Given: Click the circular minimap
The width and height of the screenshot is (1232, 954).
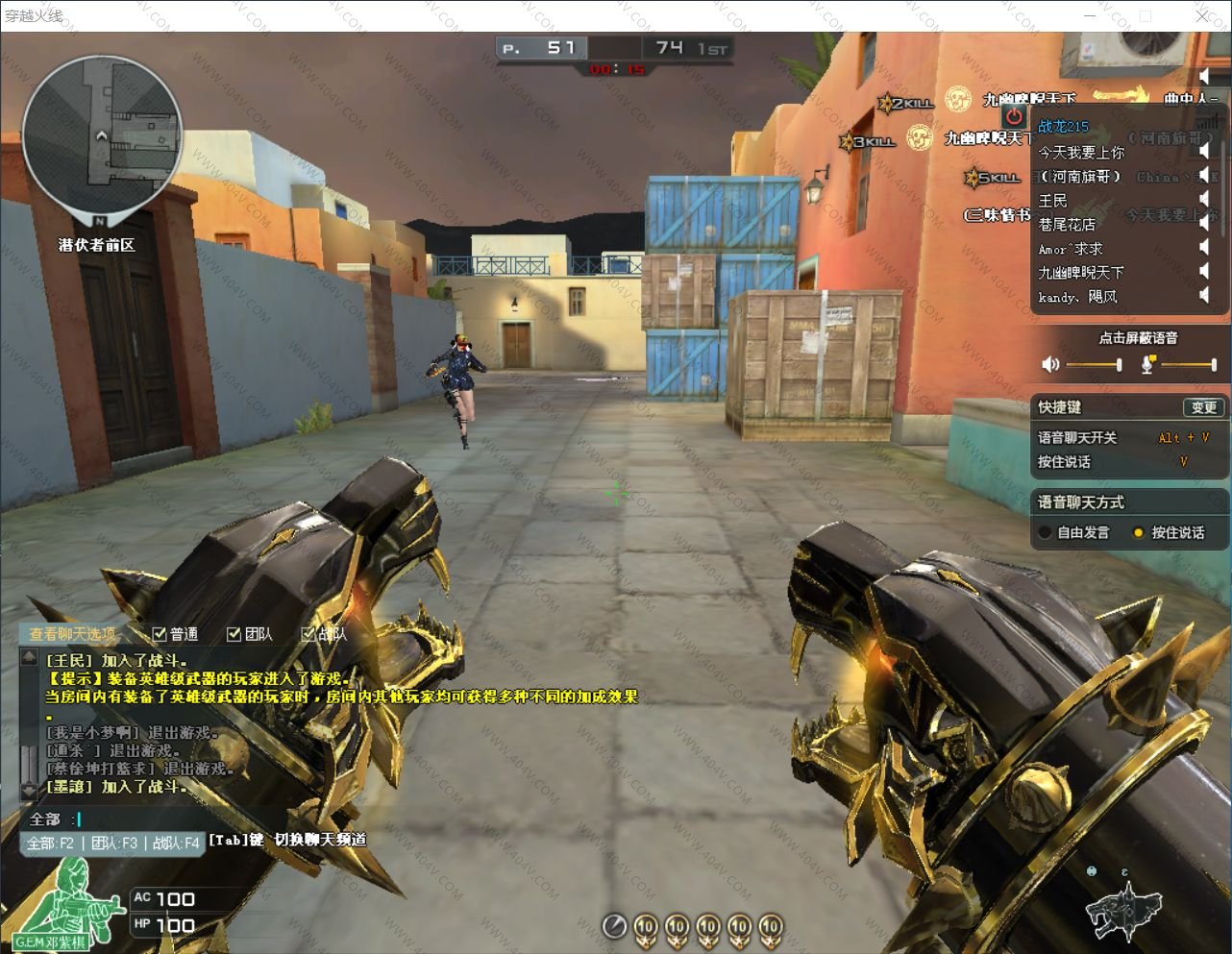Looking at the screenshot, I should pos(101,135).
